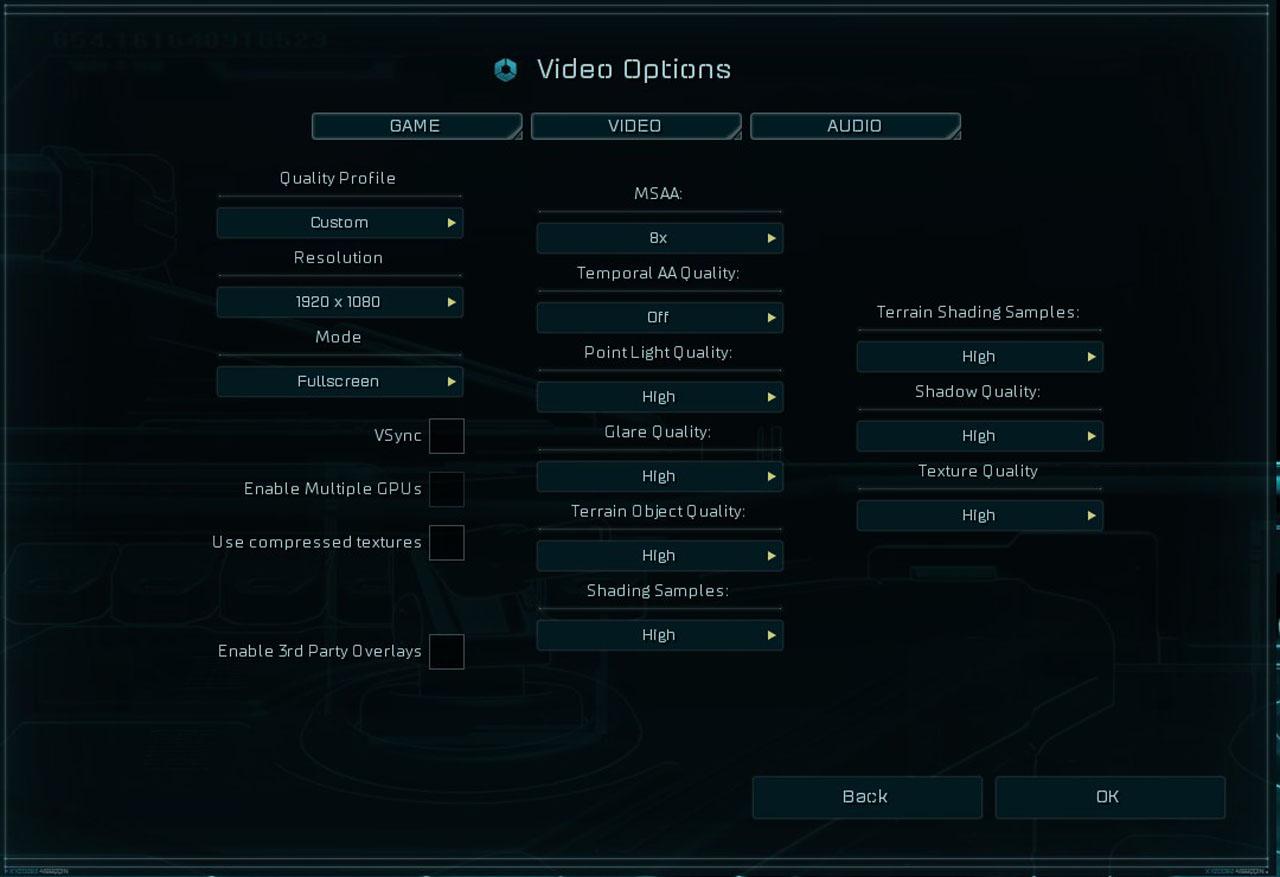
Task: Check Enable 3rd Party Overlays box
Action: click(446, 651)
